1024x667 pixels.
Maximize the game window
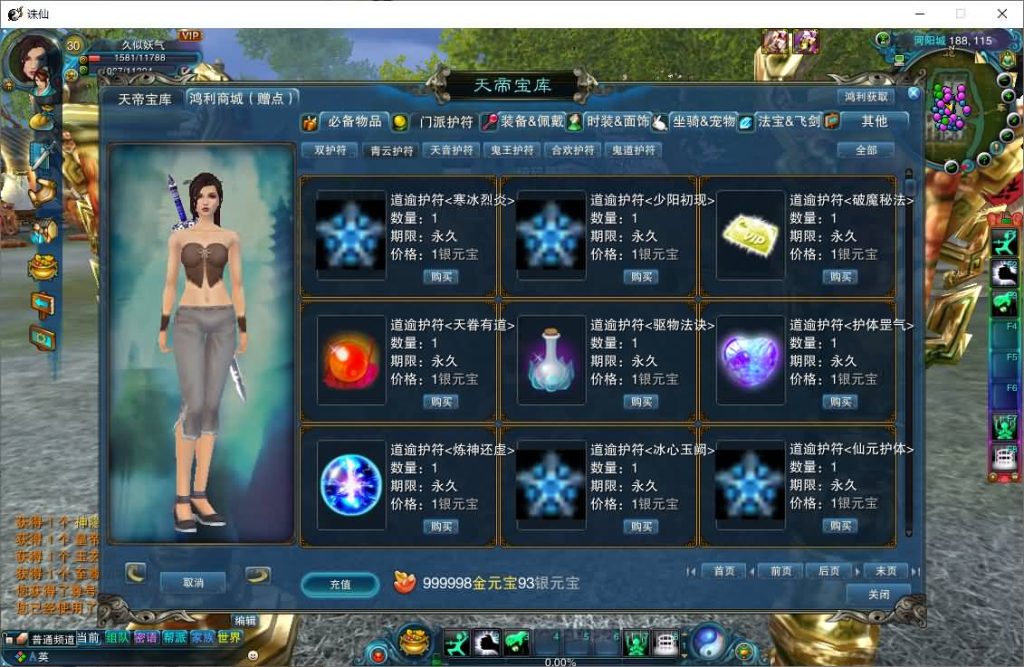[960, 14]
